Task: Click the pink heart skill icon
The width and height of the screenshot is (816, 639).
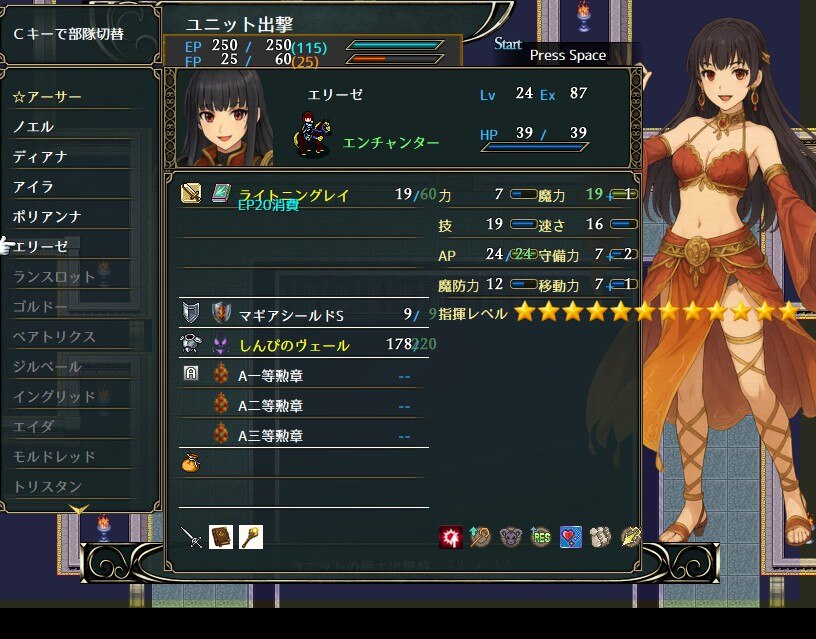Action: [571, 538]
